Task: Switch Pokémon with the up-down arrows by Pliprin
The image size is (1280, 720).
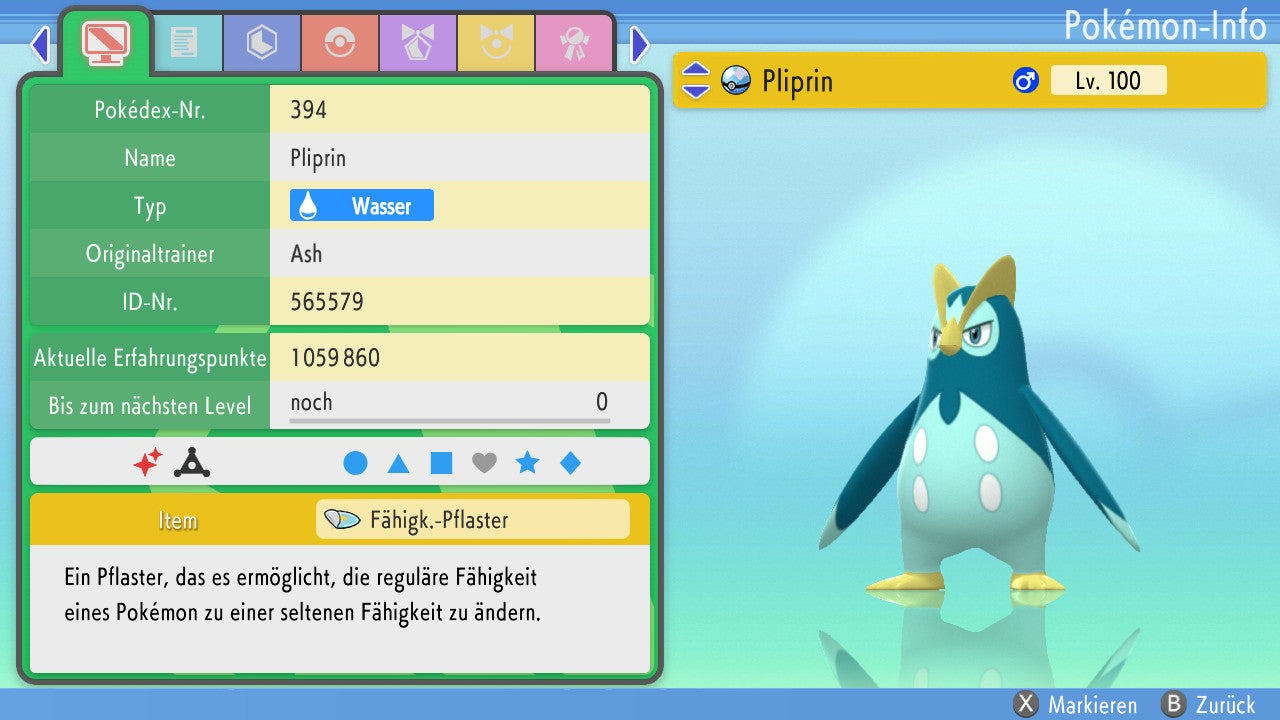Action: tap(696, 81)
